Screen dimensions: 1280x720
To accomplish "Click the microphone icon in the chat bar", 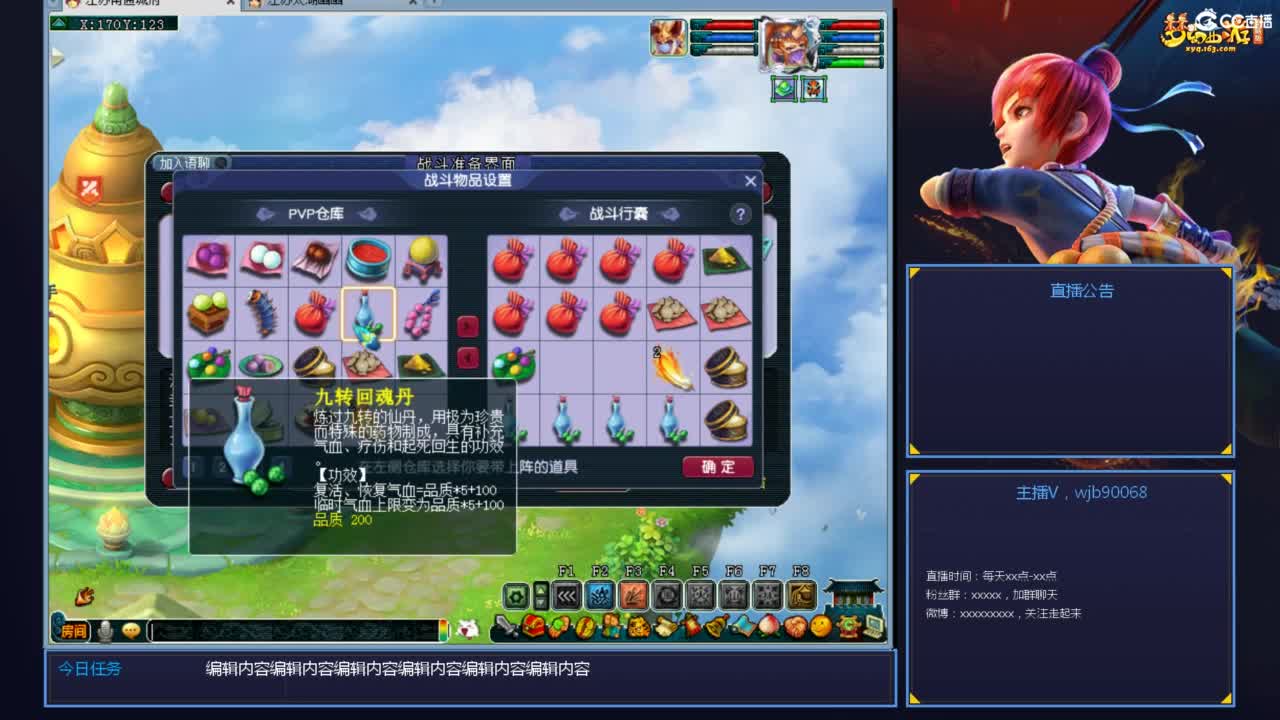I will point(104,630).
